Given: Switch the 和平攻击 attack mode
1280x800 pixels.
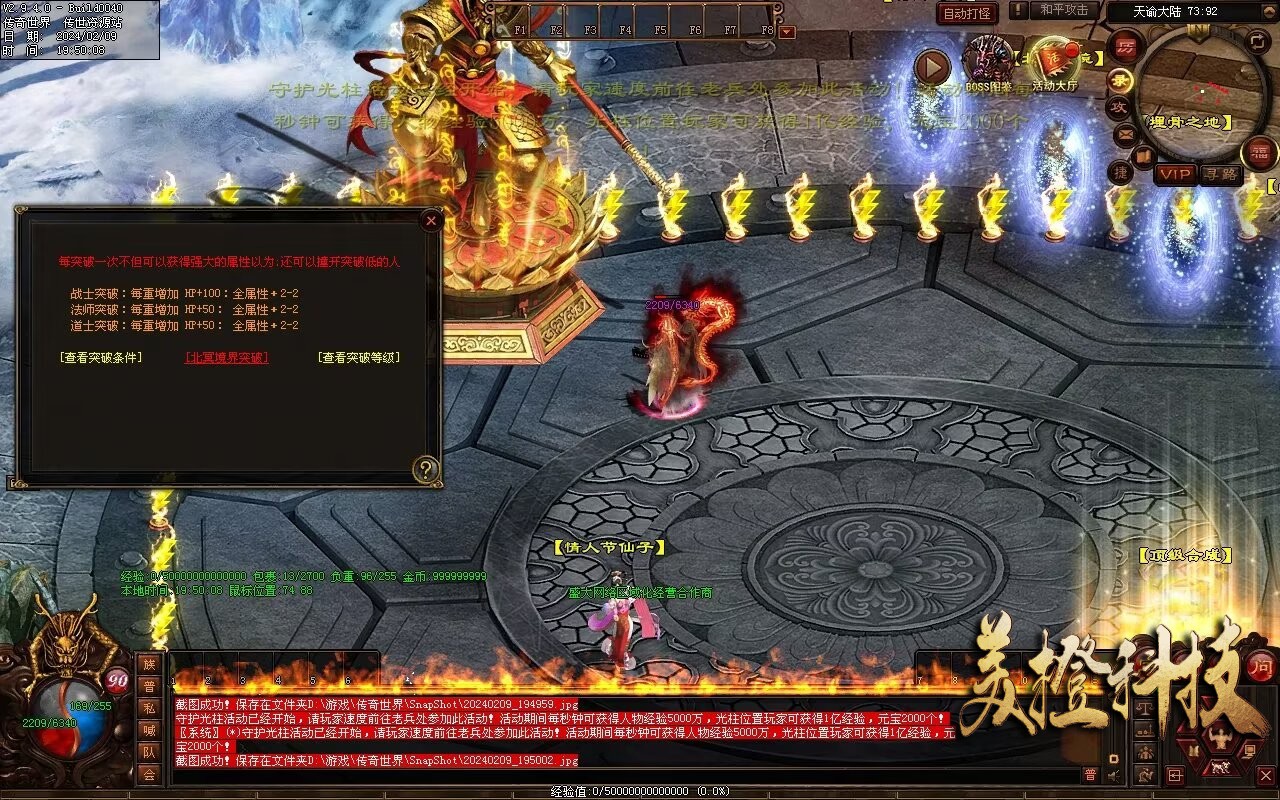Looking at the screenshot, I should [x=1064, y=10].
